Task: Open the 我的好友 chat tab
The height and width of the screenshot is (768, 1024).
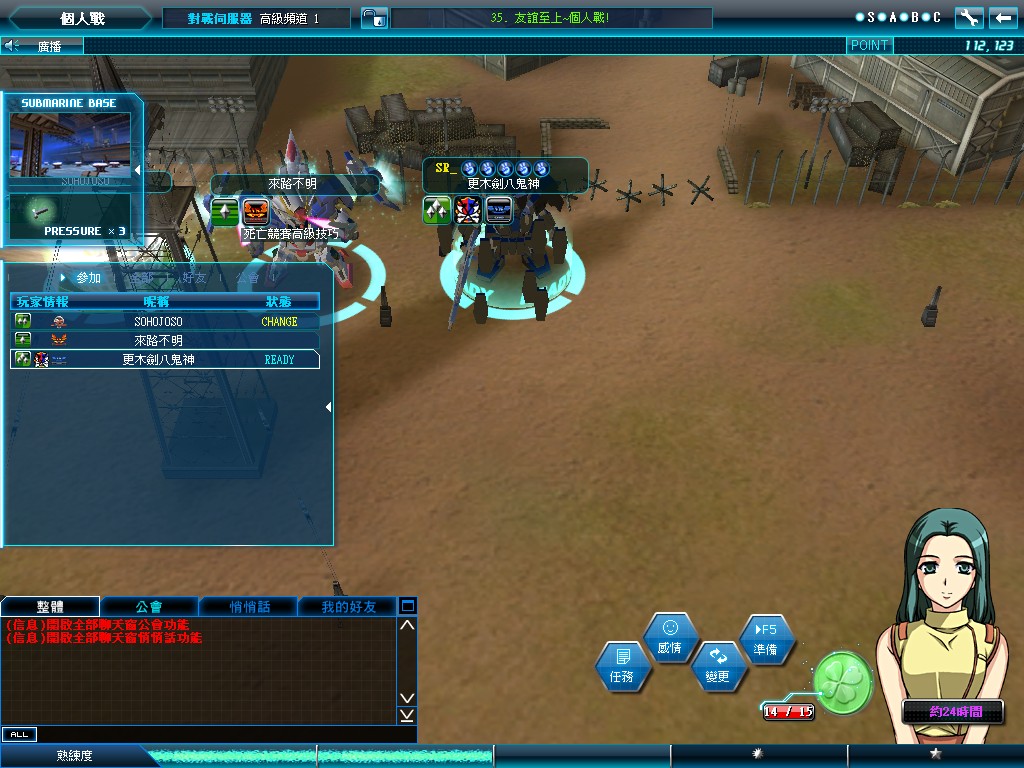Action: point(348,607)
